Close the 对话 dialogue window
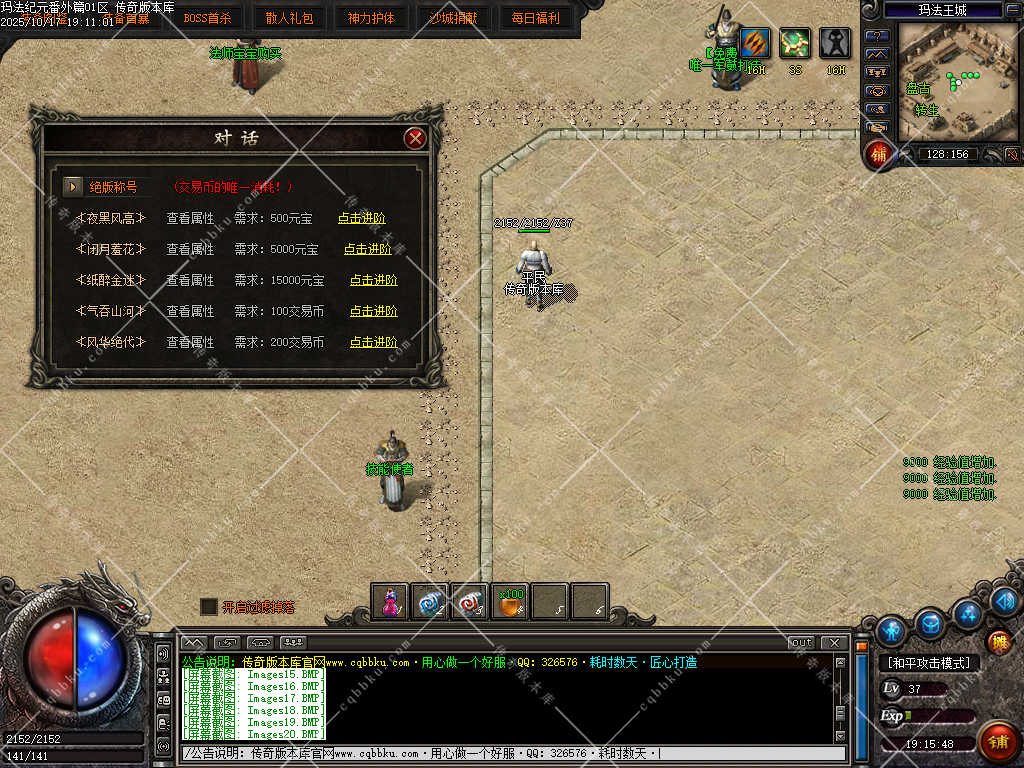Screen dimensions: 1024x768 pos(415,138)
